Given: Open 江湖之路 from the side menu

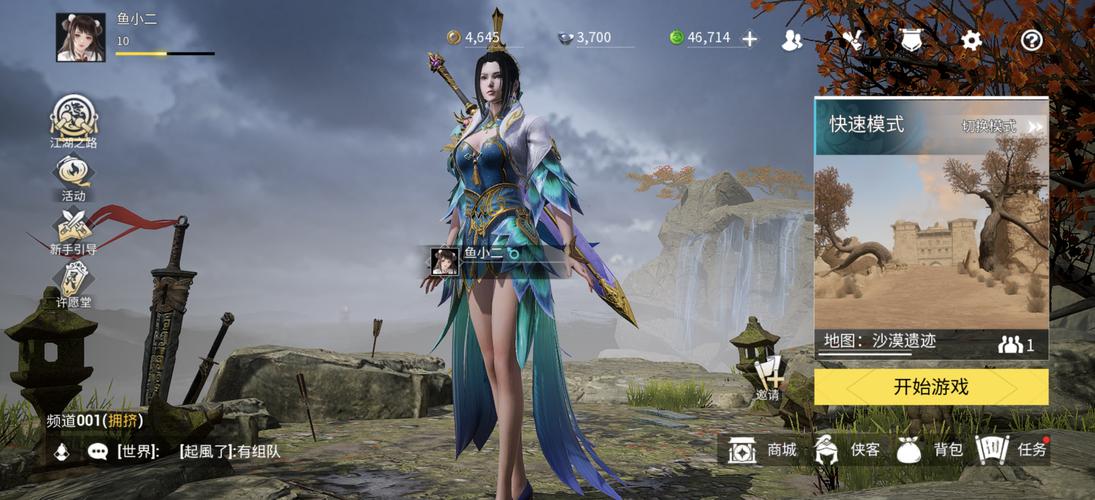Looking at the screenshot, I should [74, 121].
